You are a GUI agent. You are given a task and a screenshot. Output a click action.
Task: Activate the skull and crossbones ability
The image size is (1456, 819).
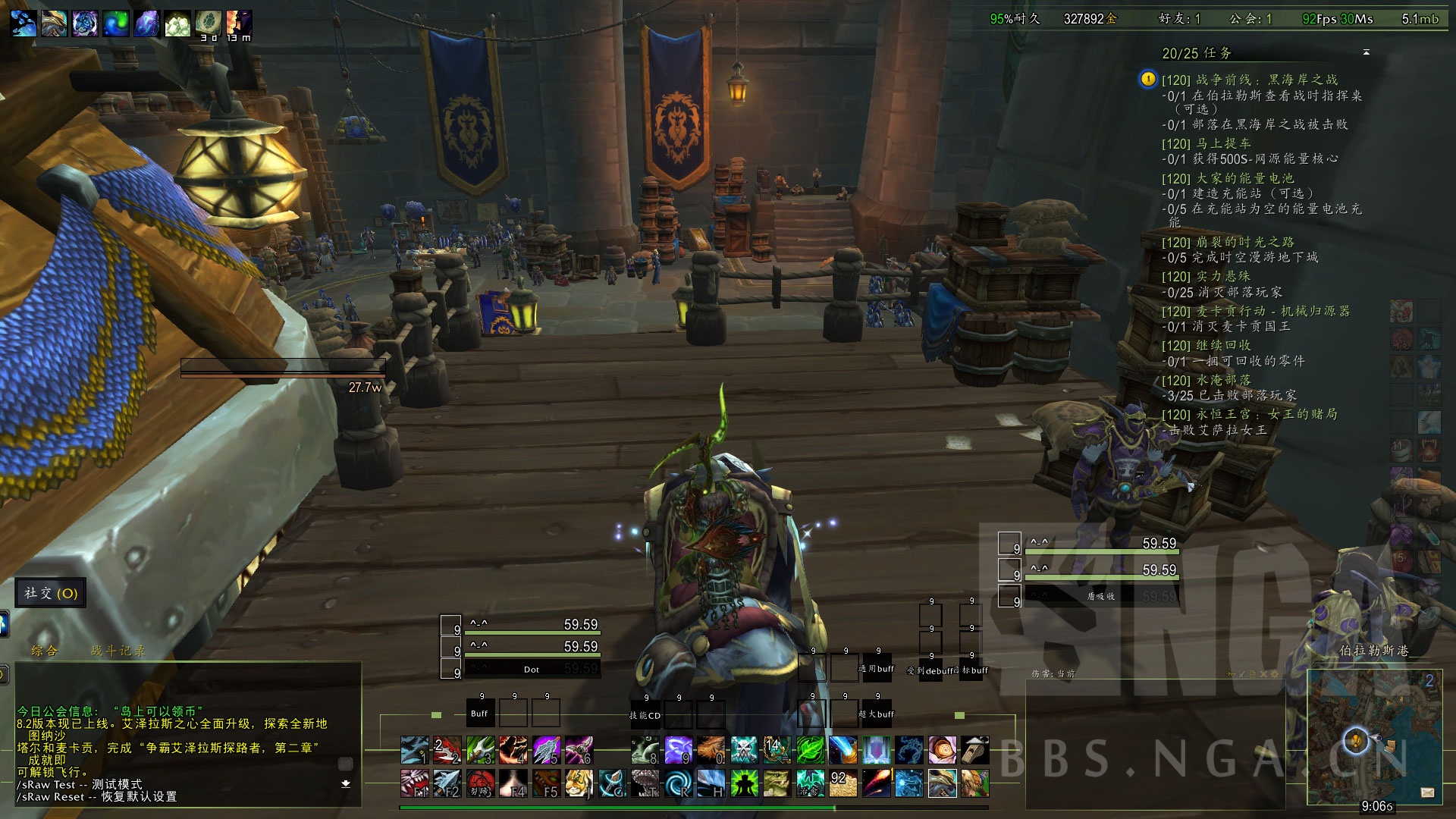tap(743, 750)
